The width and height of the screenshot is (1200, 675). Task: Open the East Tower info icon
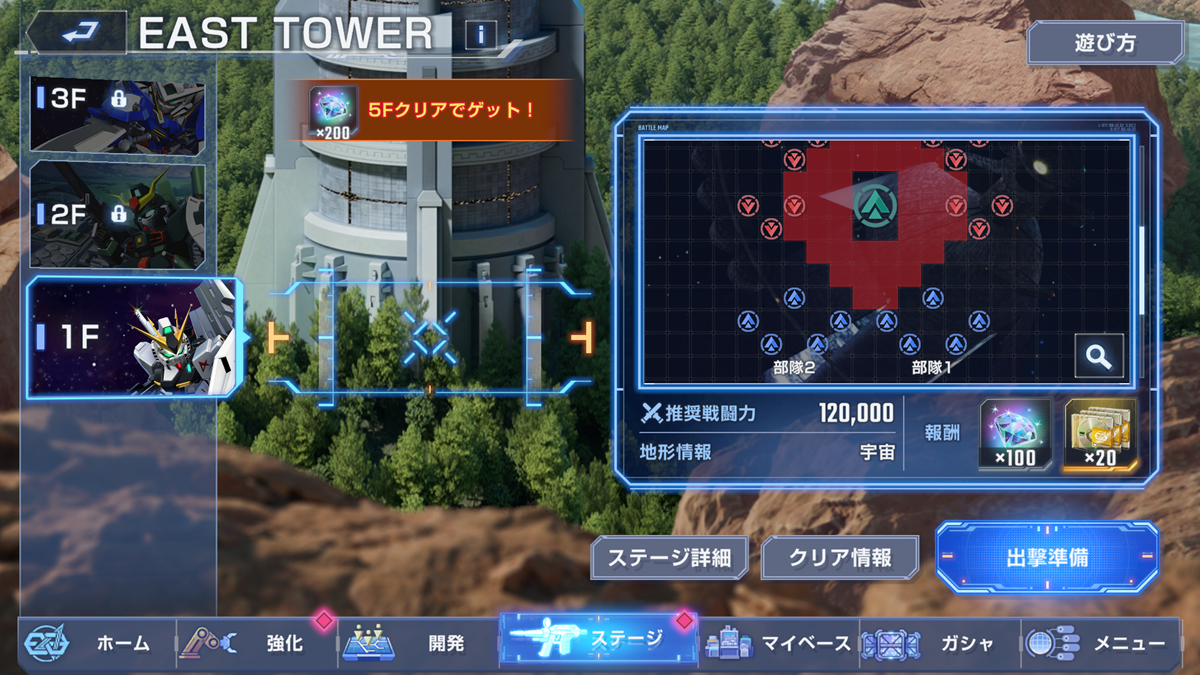tap(481, 35)
